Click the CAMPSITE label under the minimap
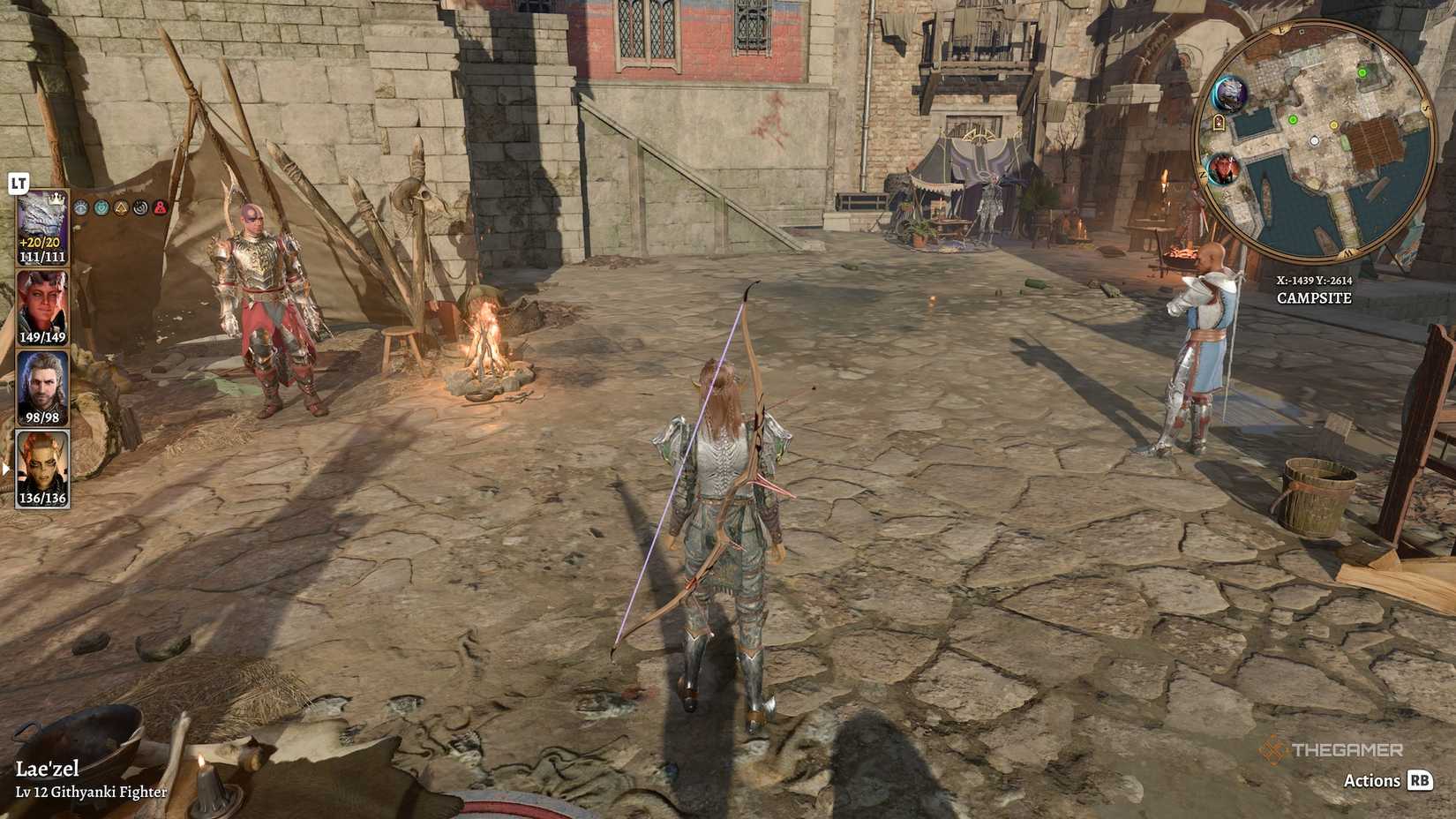Screen dimensions: 1456x819 [1314, 297]
